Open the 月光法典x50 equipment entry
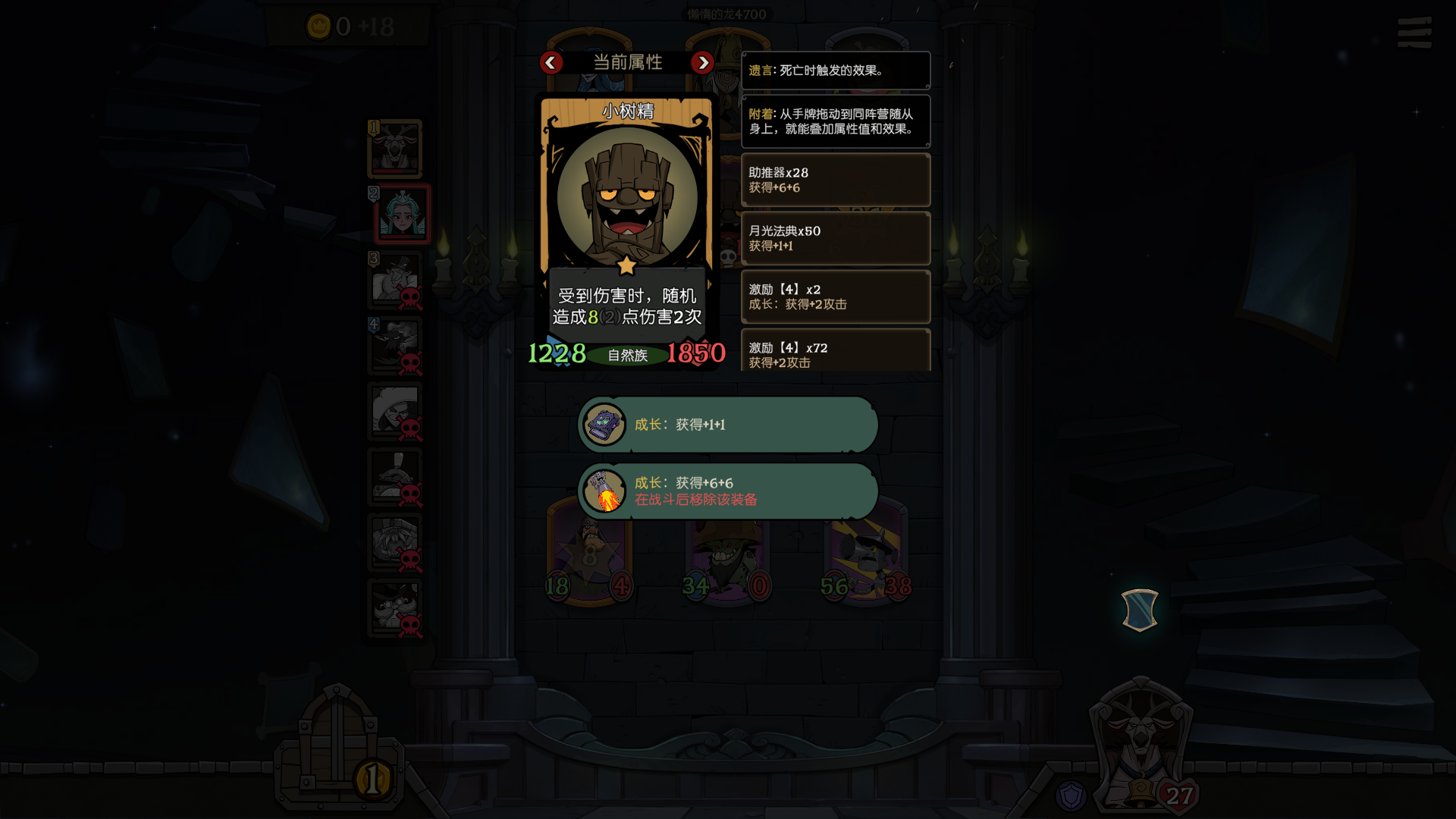Viewport: 1456px width, 819px height. tap(835, 238)
